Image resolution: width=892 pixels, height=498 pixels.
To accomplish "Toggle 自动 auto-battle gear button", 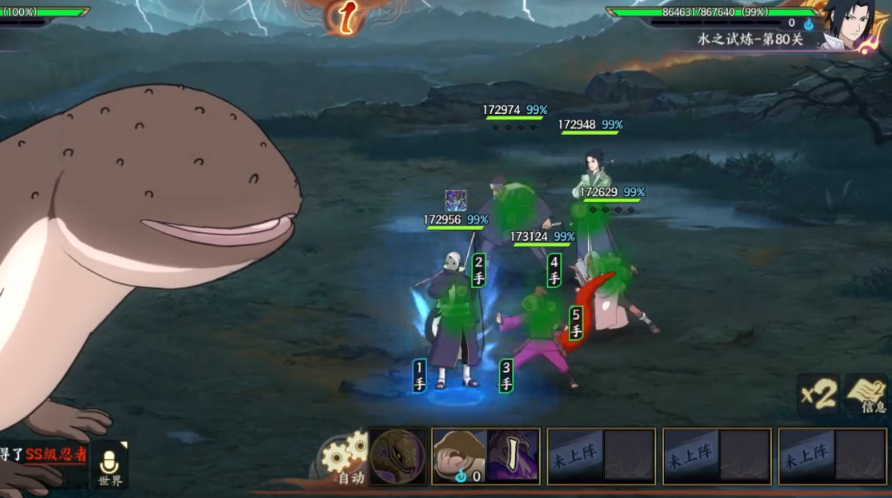I will click(346, 460).
